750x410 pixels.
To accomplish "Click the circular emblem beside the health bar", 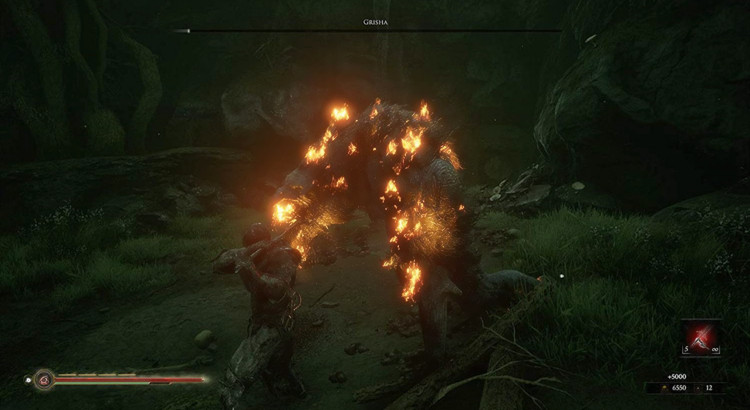I will 44,379.
